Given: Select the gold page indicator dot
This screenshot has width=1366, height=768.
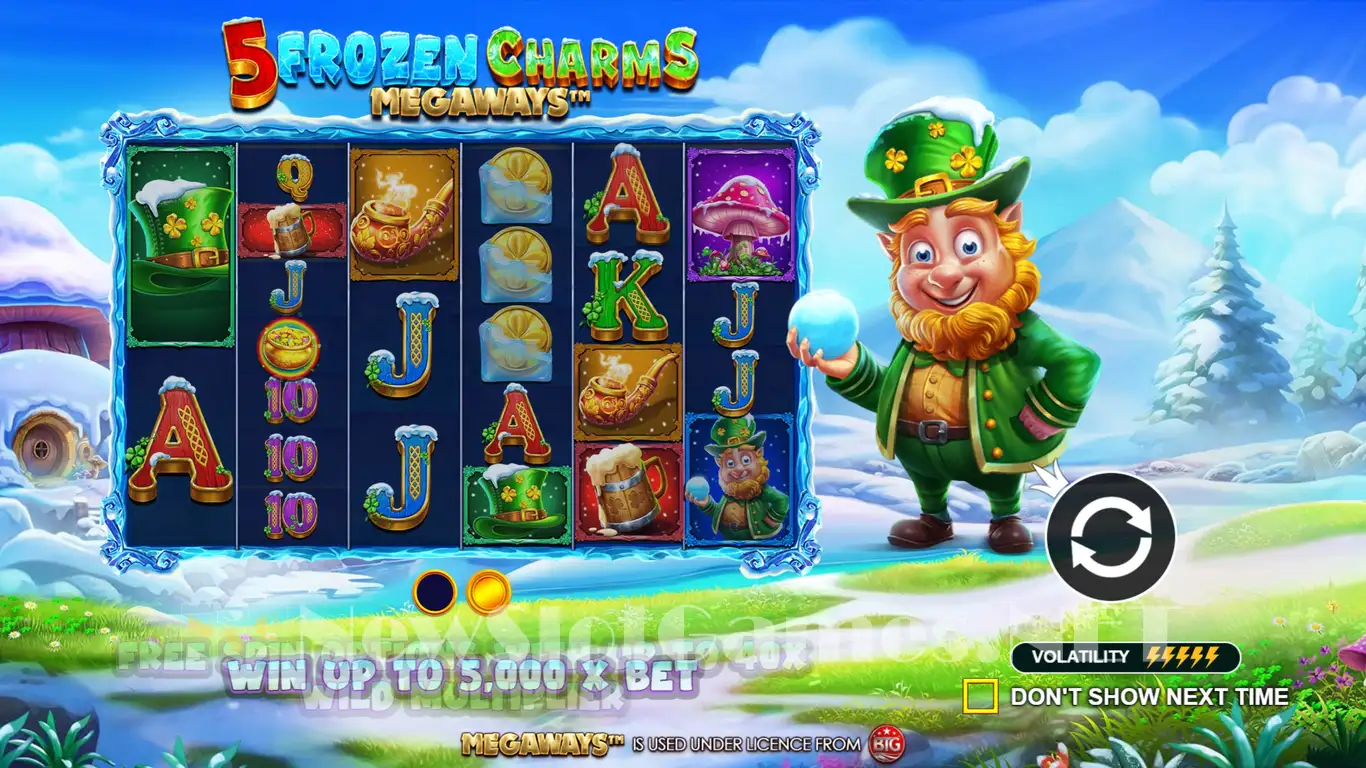Looking at the screenshot, I should pyautogui.click(x=489, y=592).
